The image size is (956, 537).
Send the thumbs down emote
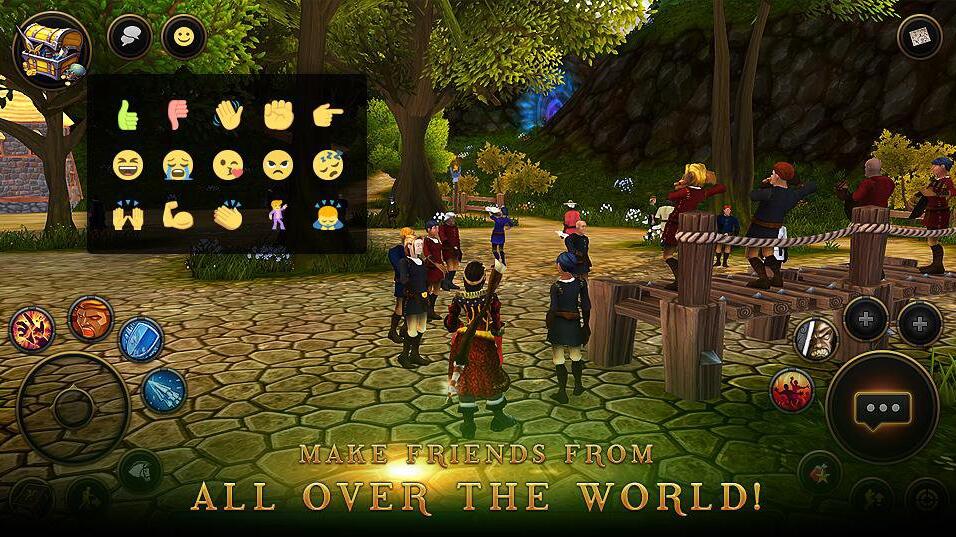(178, 116)
